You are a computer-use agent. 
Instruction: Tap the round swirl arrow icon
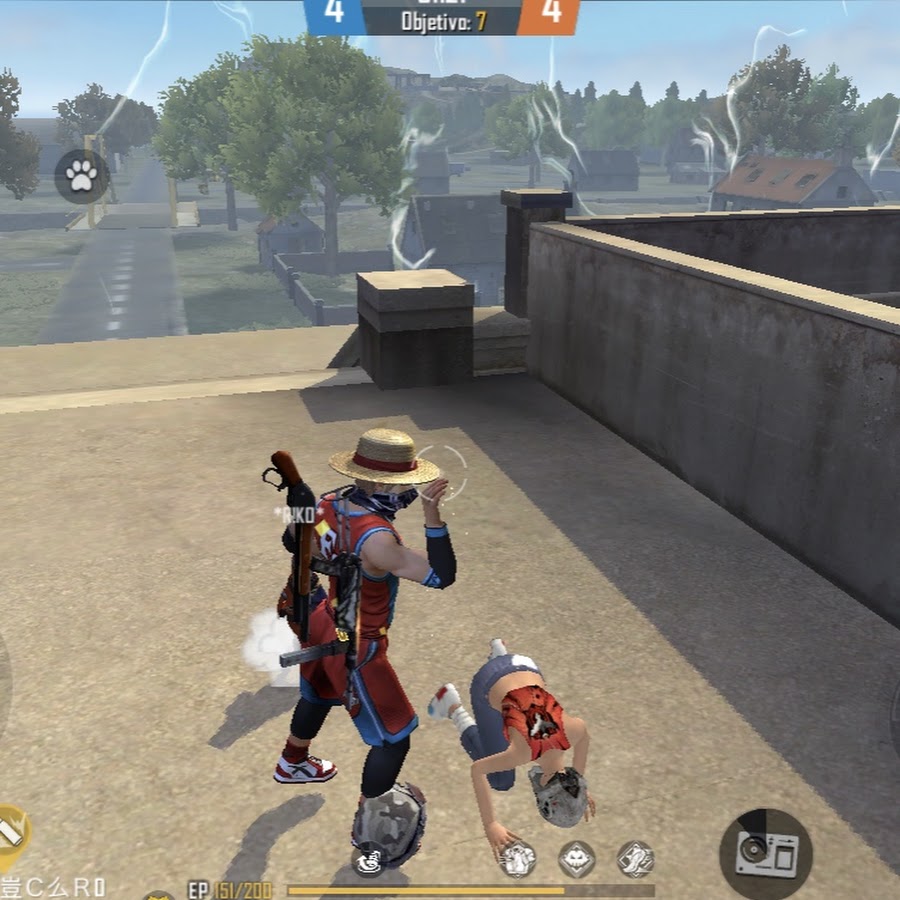tap(369, 859)
